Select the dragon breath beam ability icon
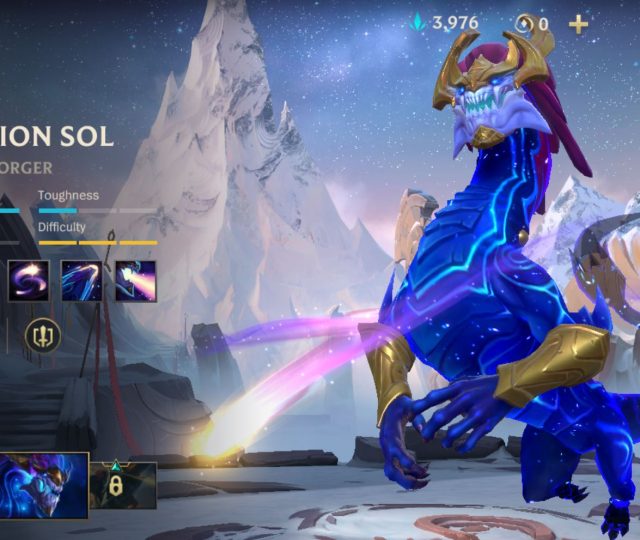The height and width of the screenshot is (540, 640). click(x=135, y=280)
